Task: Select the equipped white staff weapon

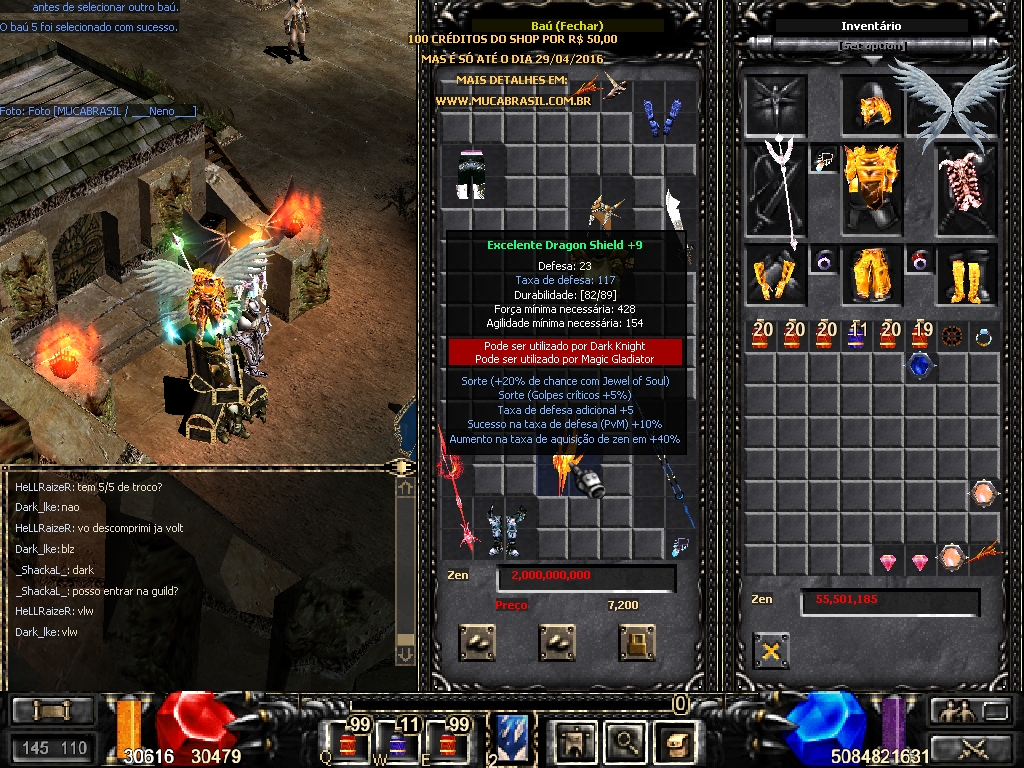Action: 773,190
